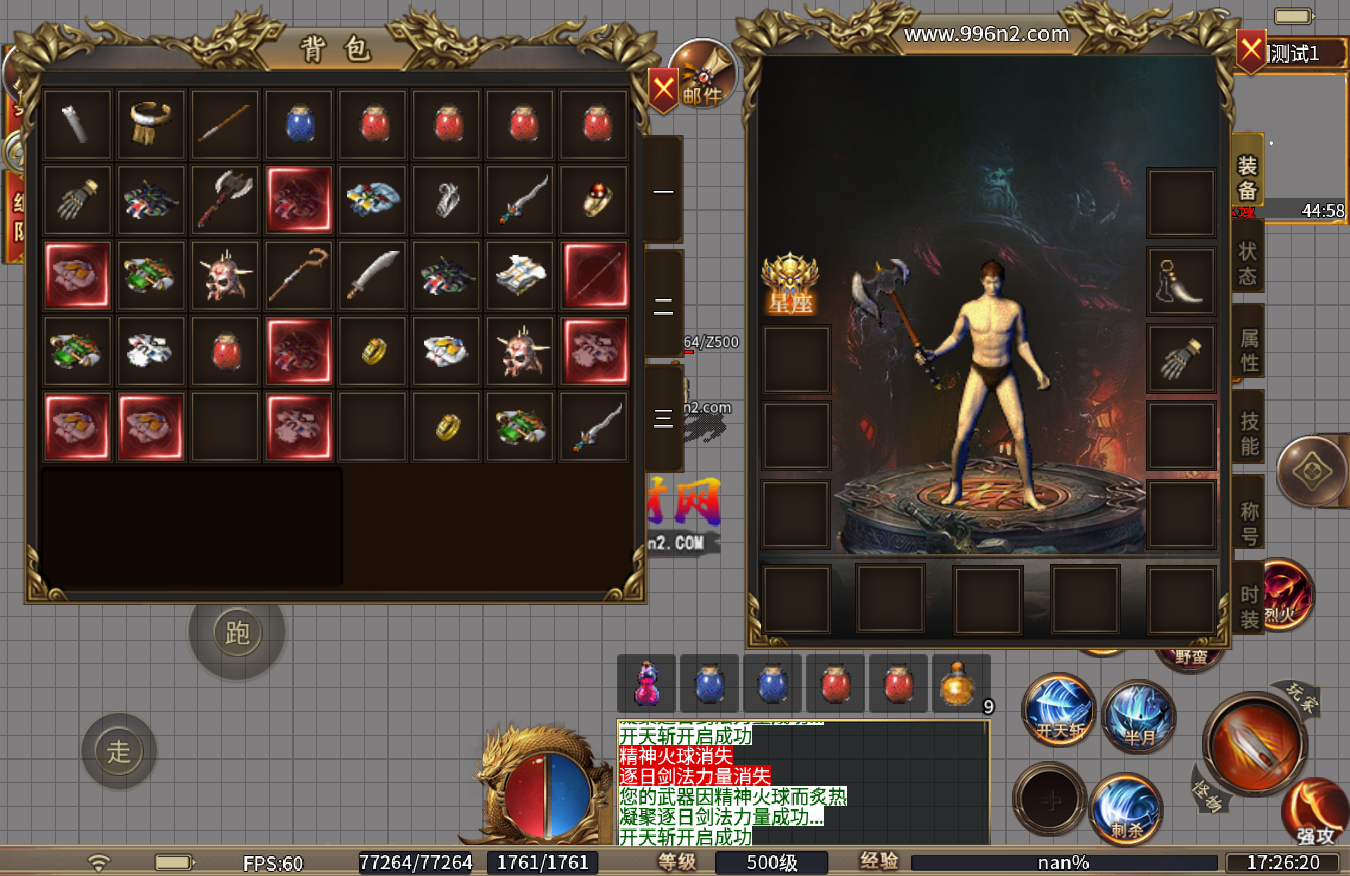Select the equipped gloves slot

(x=1180, y=359)
